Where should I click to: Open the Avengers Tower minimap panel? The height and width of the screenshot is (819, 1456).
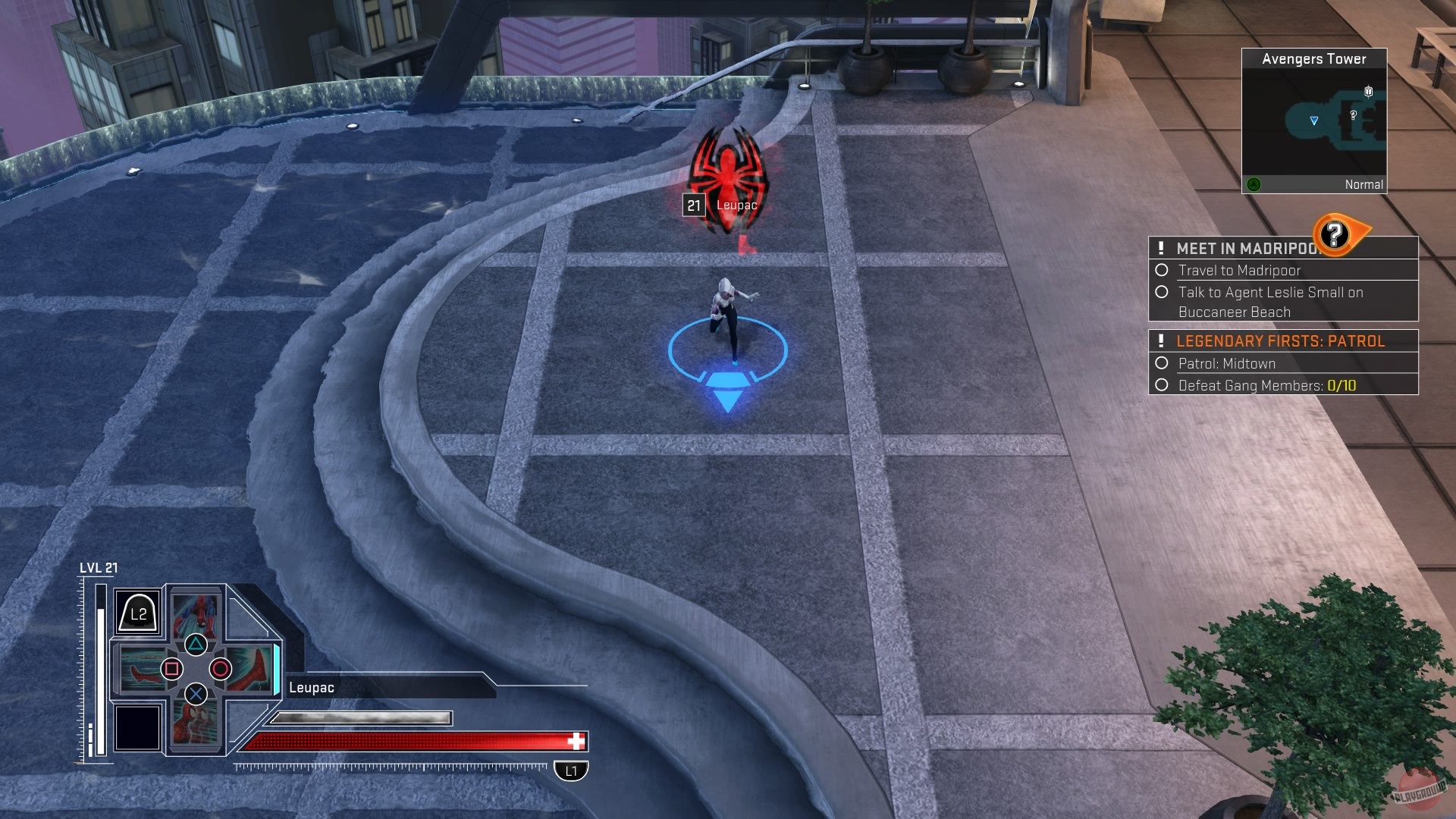tap(1314, 121)
